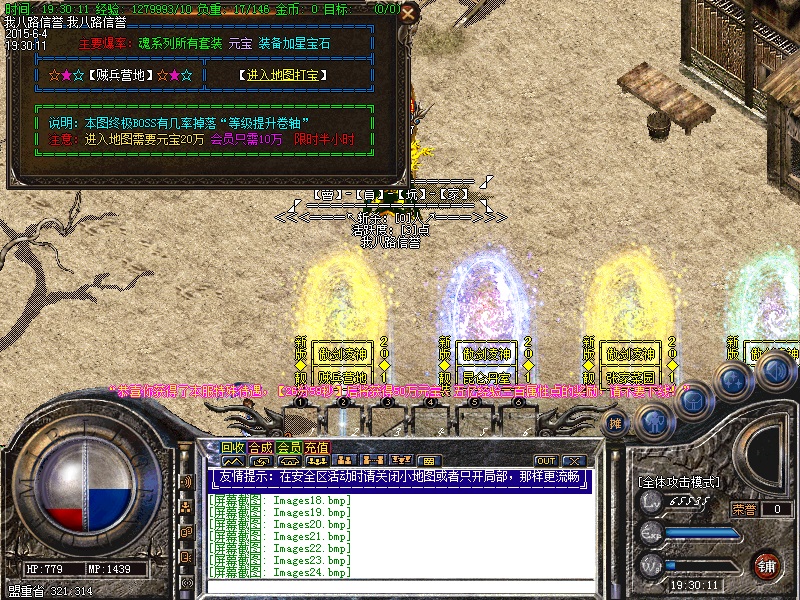
Task: Toggle the 全体攻击模式 attack mode label
Action: click(x=679, y=482)
